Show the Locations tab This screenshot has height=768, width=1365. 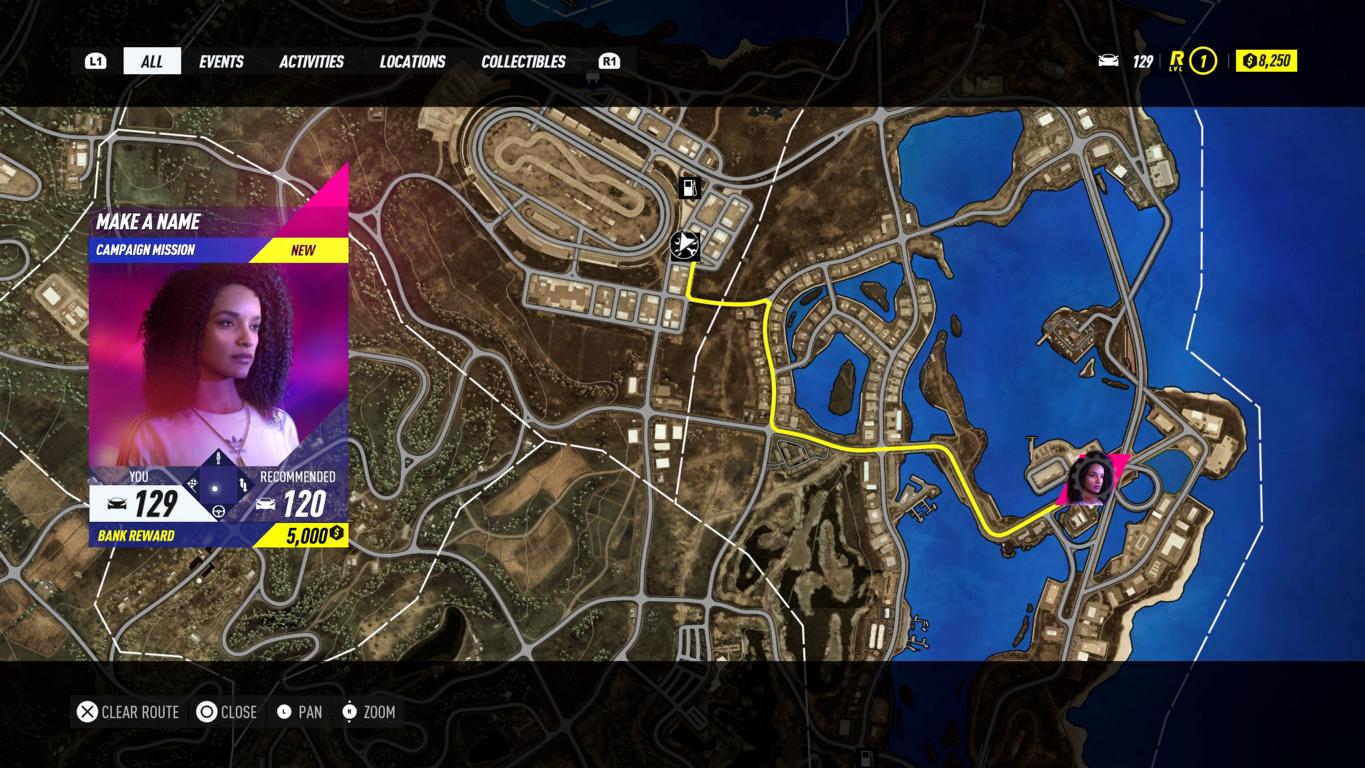(x=412, y=61)
